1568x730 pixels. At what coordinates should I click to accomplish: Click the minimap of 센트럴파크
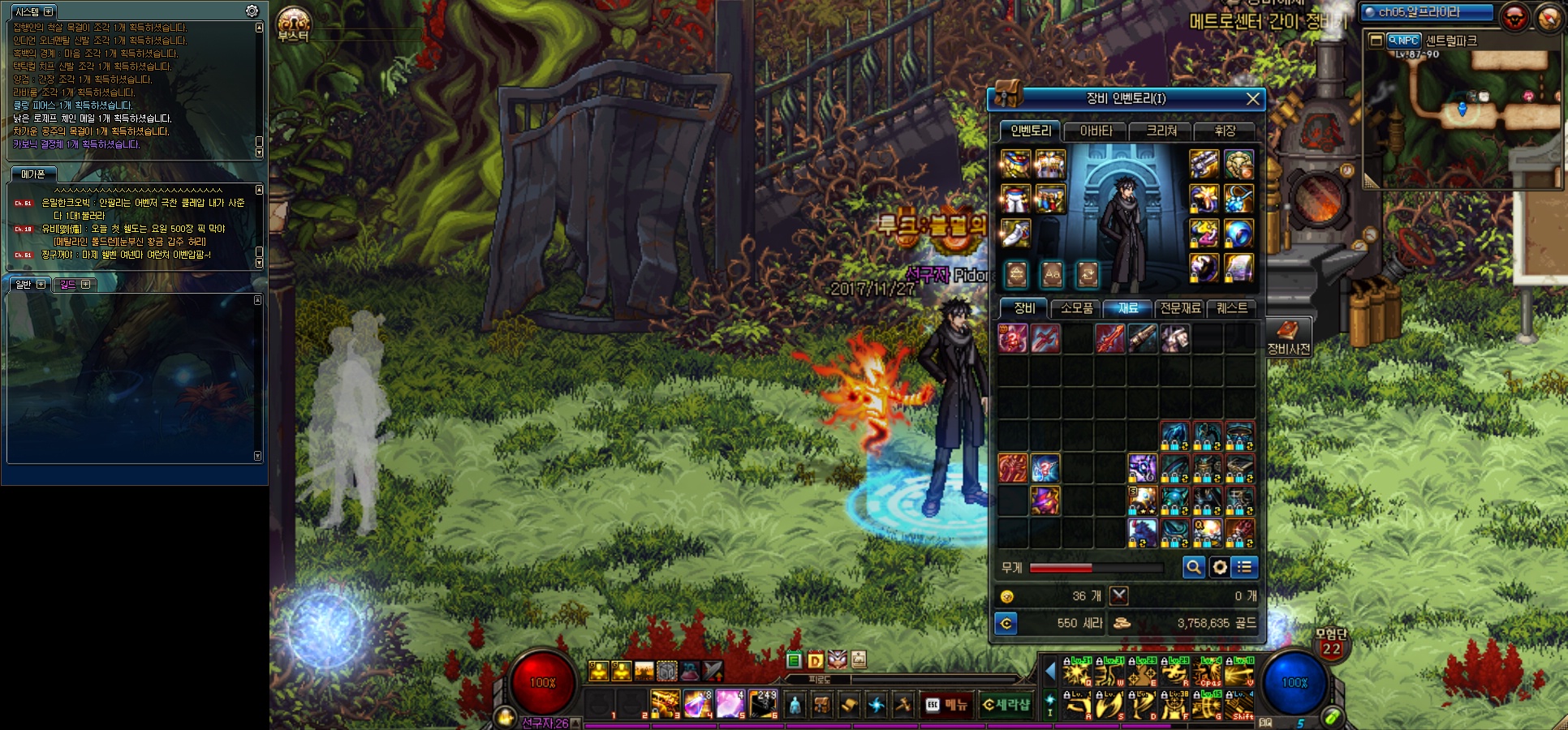(1463, 114)
